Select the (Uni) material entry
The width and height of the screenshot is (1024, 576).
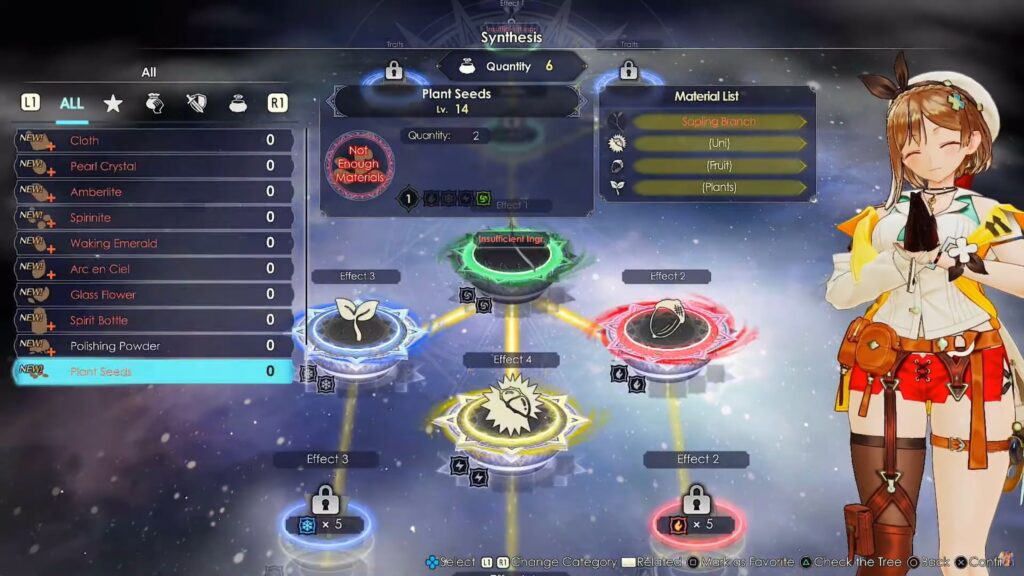point(718,144)
